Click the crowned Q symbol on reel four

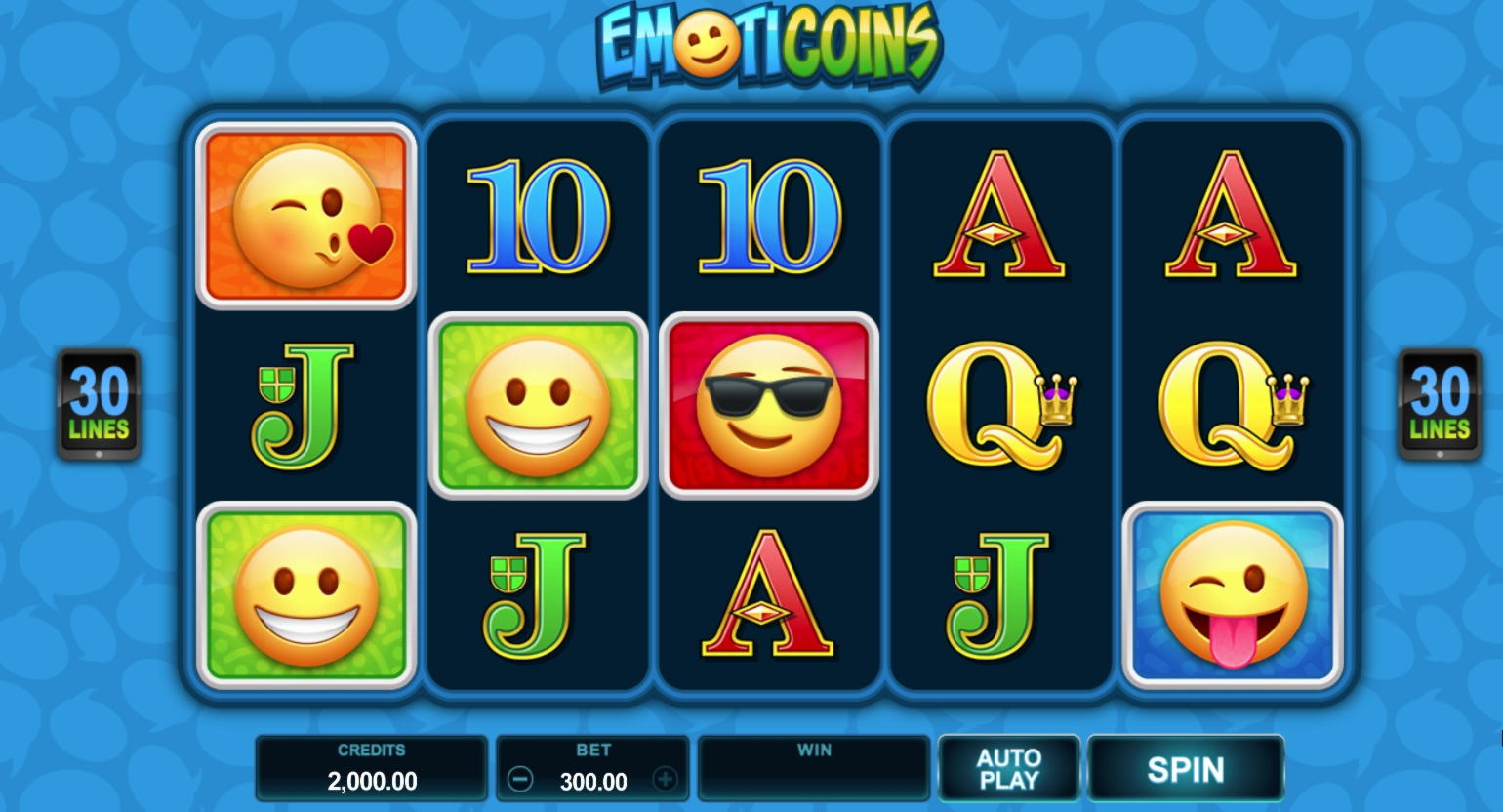[1000, 407]
